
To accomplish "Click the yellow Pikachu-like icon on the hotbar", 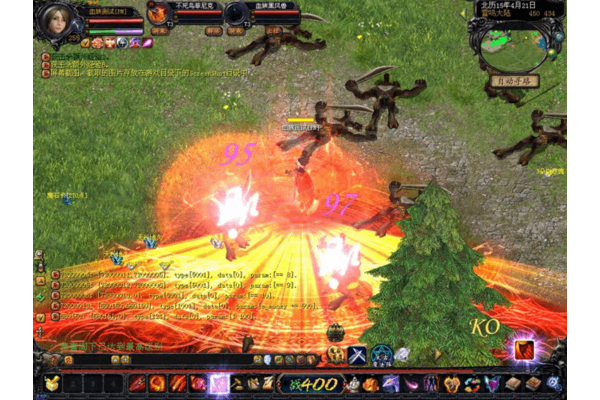I will pos(51,383).
